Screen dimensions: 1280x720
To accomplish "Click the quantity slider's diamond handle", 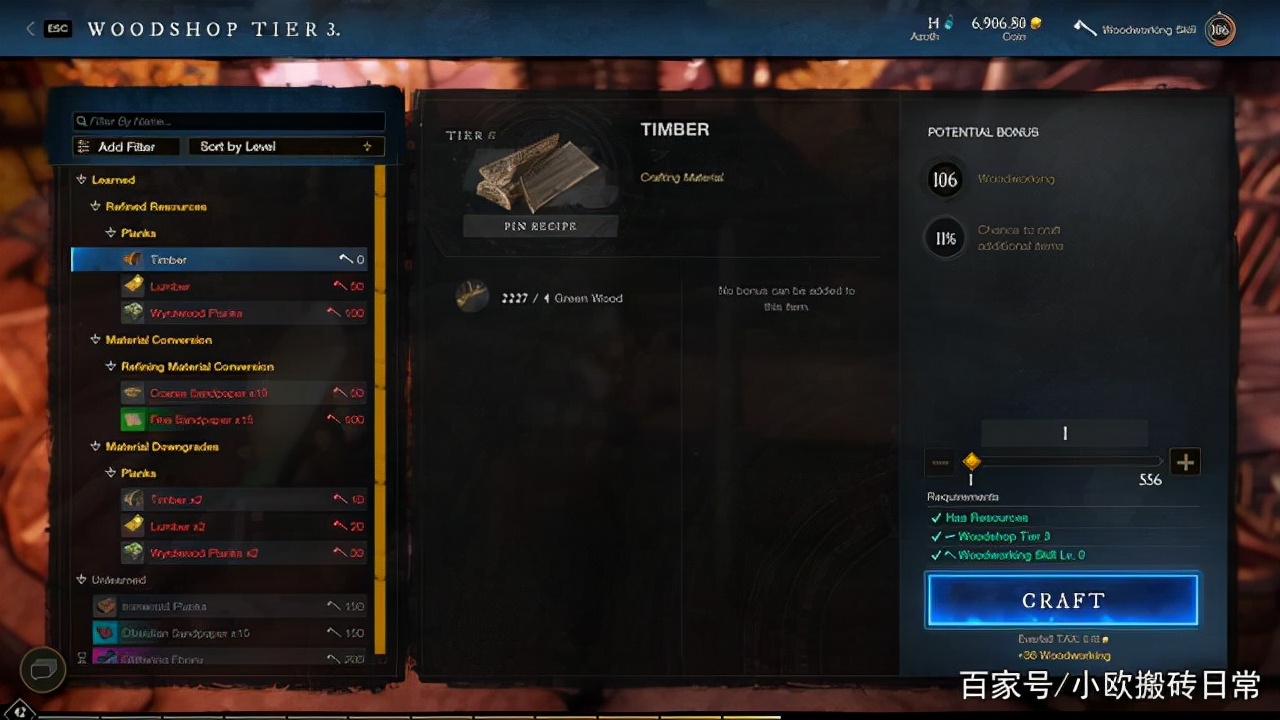I will coord(971,462).
